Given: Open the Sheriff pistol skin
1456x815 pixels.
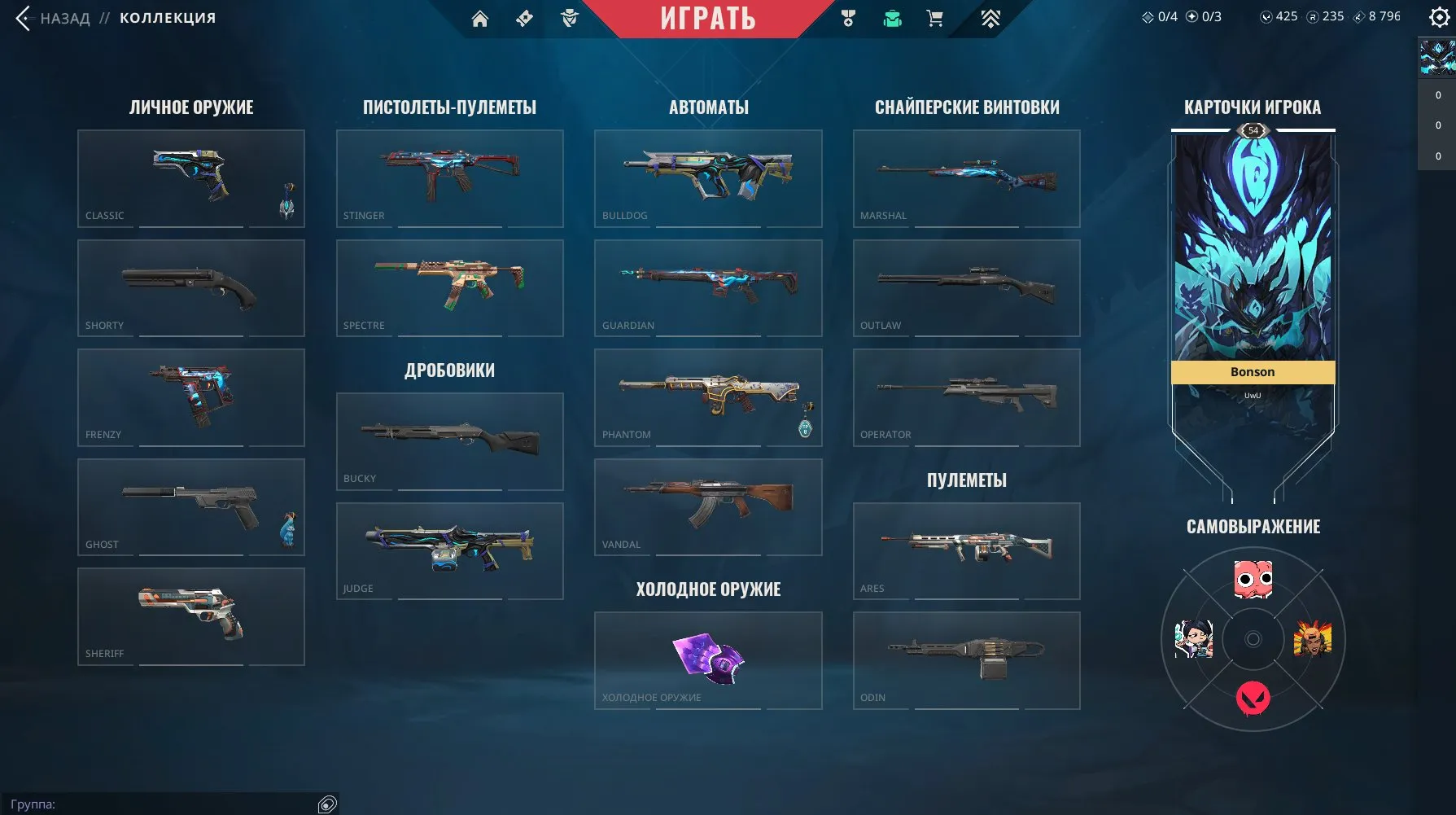Looking at the screenshot, I should tap(190, 616).
